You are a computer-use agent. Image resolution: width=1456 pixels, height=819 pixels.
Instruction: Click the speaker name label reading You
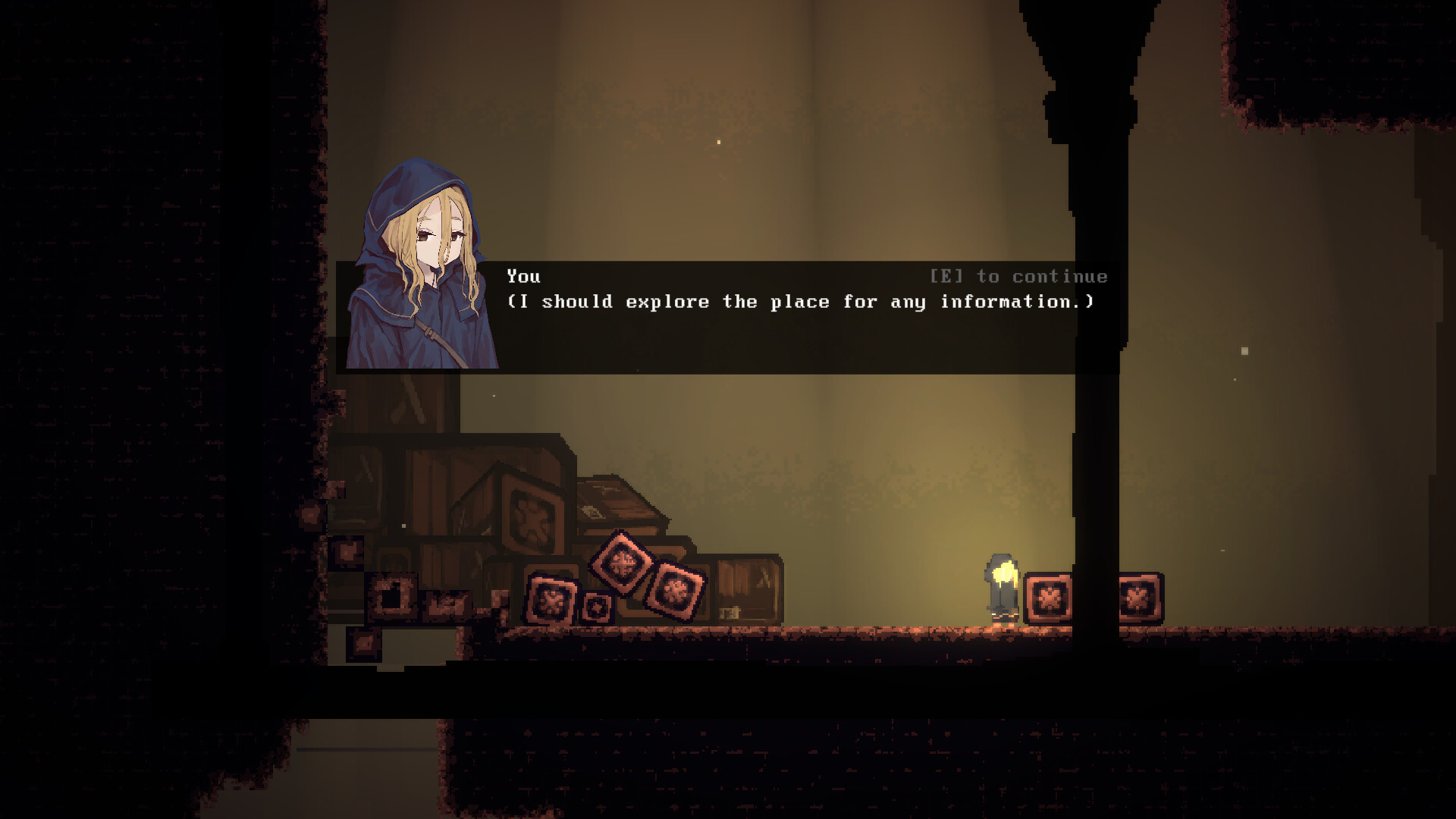[x=526, y=276]
